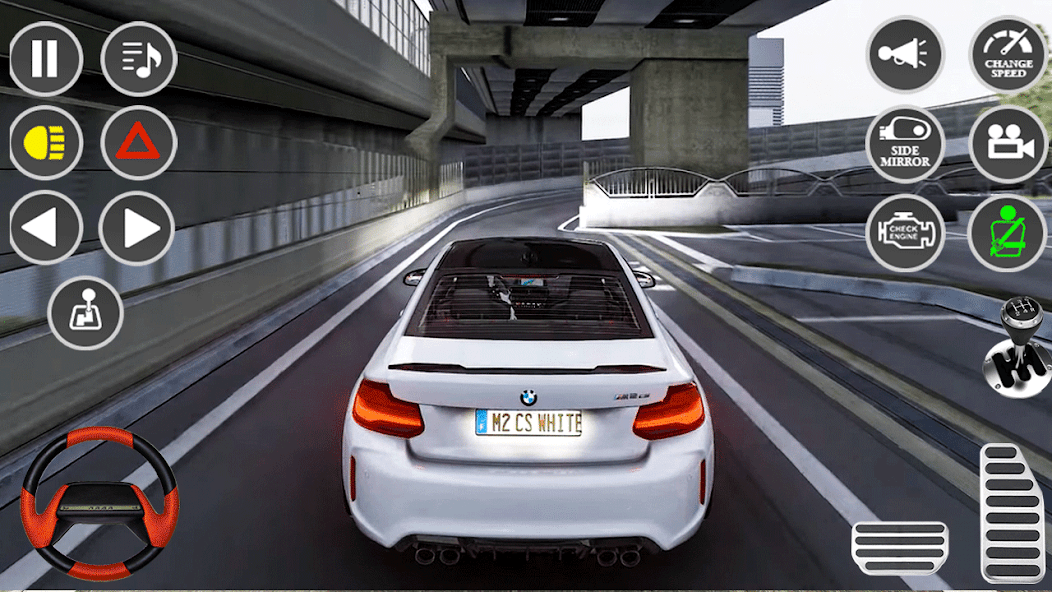The image size is (1052, 592).
Task: Activate the red hazard triangle lights
Action: [x=139, y=143]
